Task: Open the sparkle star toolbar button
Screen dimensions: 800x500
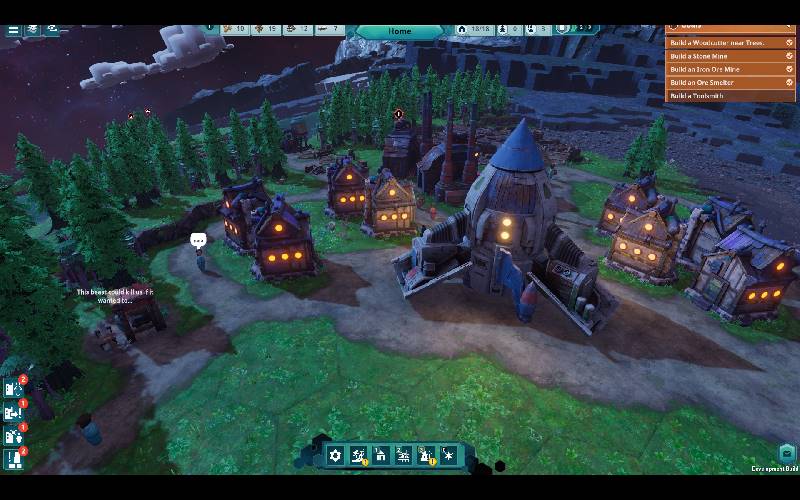Action: pos(448,455)
